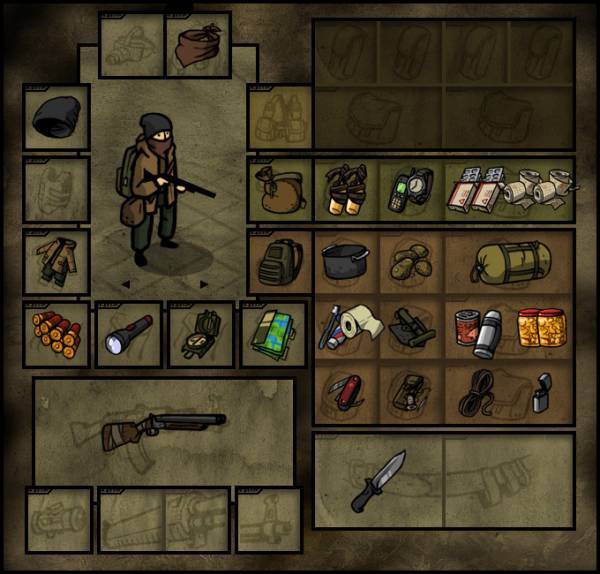600x574 pixels.
Task: Select the dark green backpack slot
Action: 279,262
